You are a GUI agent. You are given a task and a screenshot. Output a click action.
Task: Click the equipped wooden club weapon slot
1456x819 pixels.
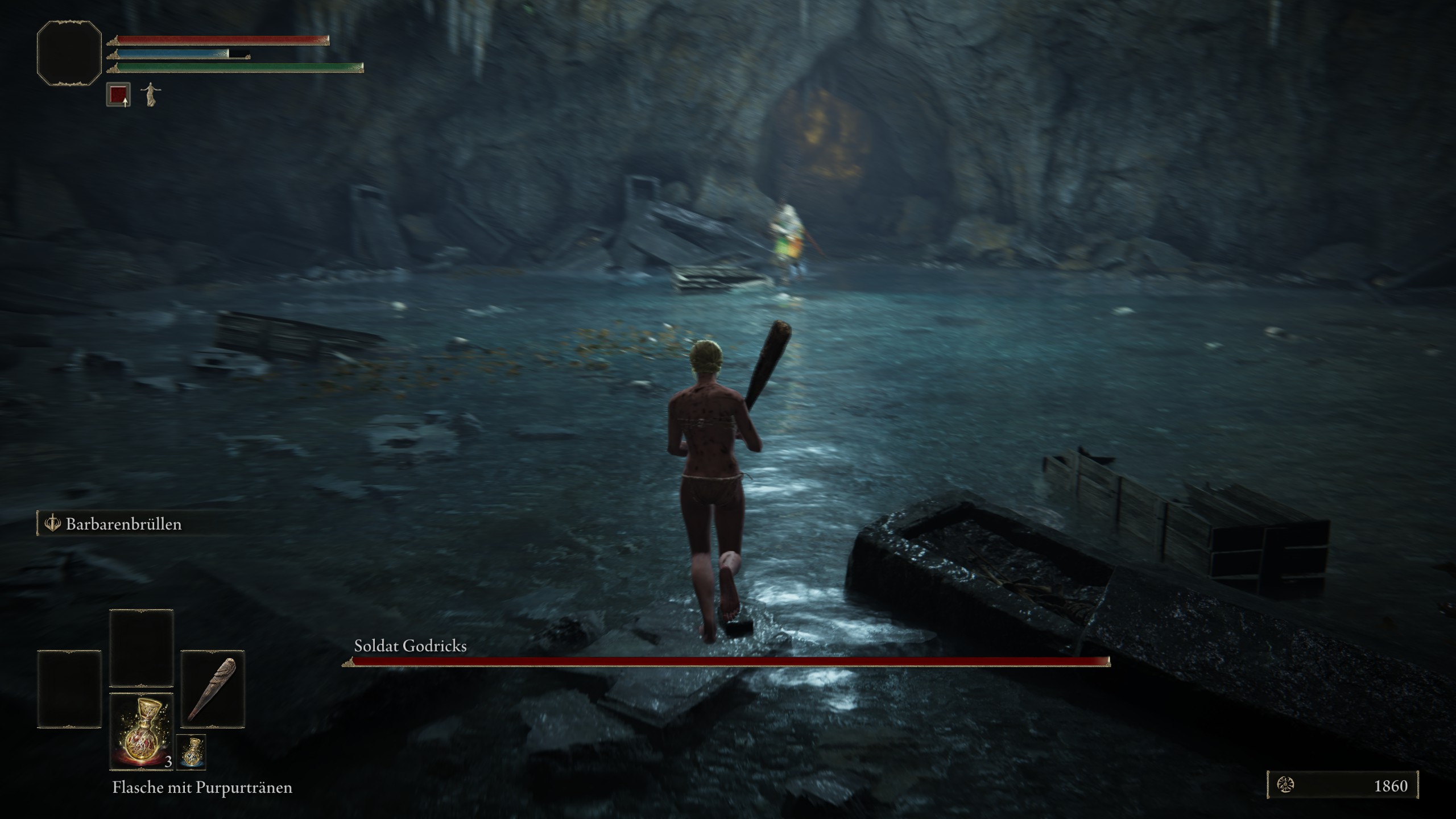[x=213, y=688]
